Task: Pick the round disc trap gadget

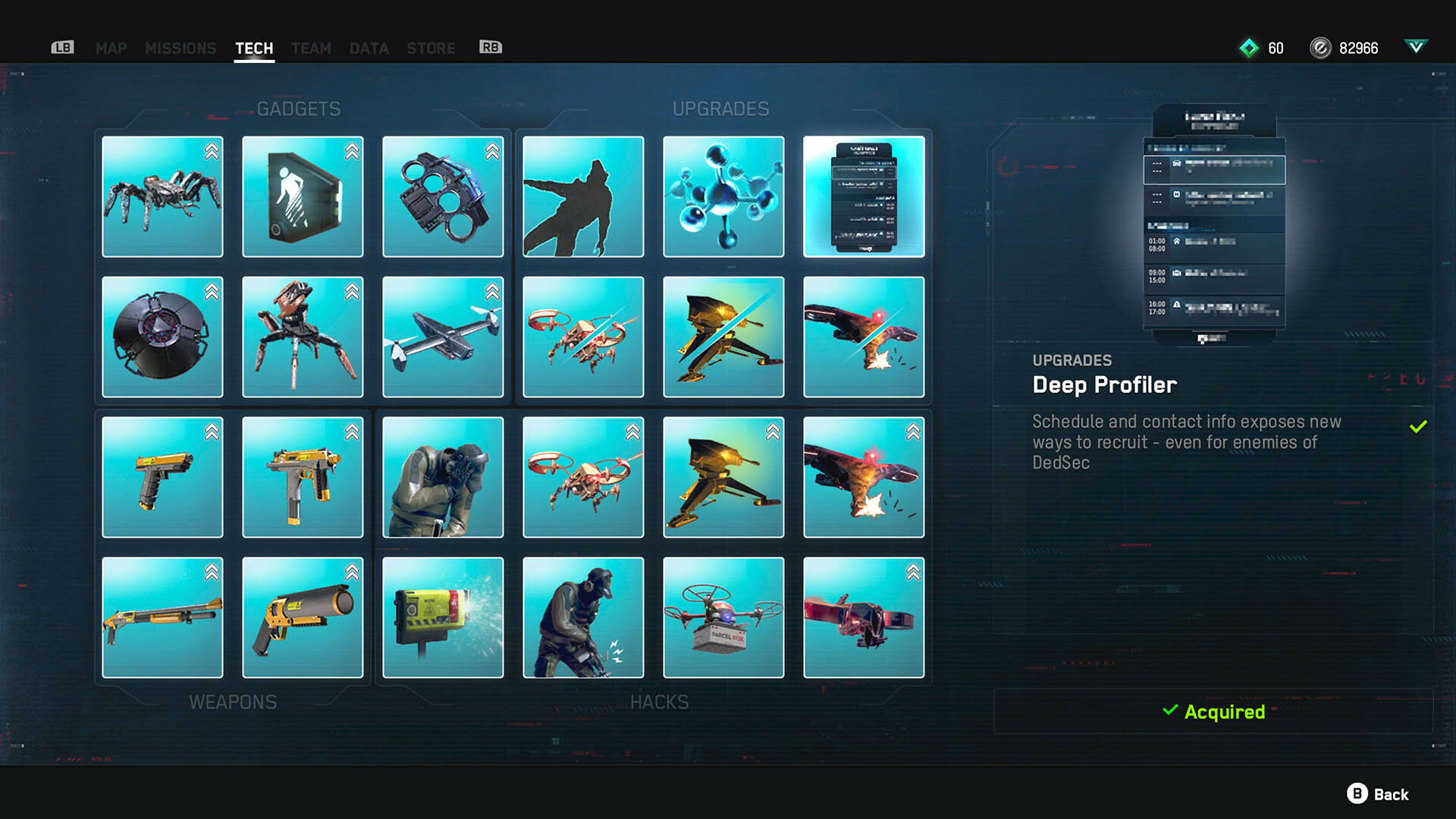Action: tap(162, 337)
